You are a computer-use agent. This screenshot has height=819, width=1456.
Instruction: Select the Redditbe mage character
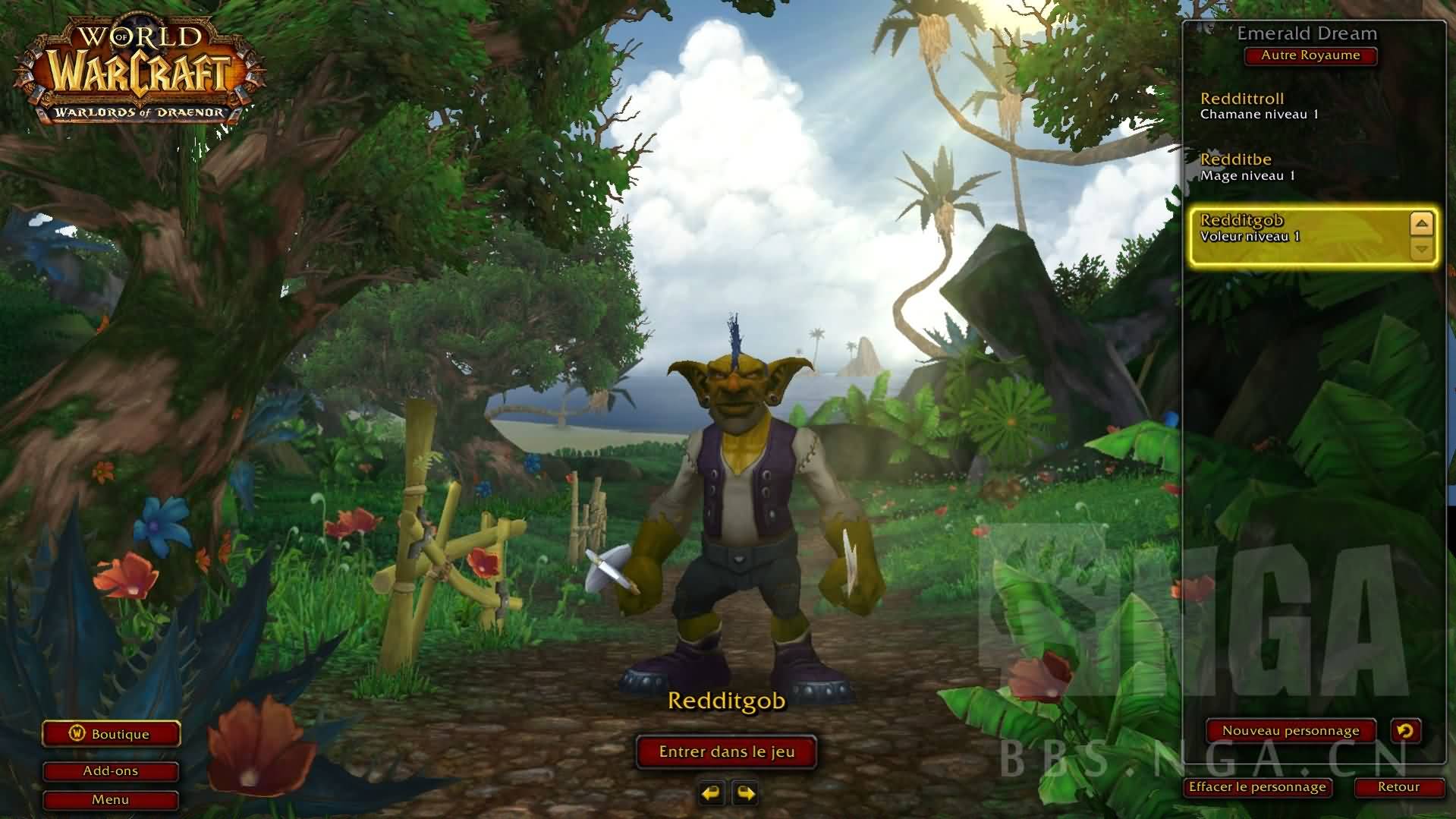tap(1290, 167)
